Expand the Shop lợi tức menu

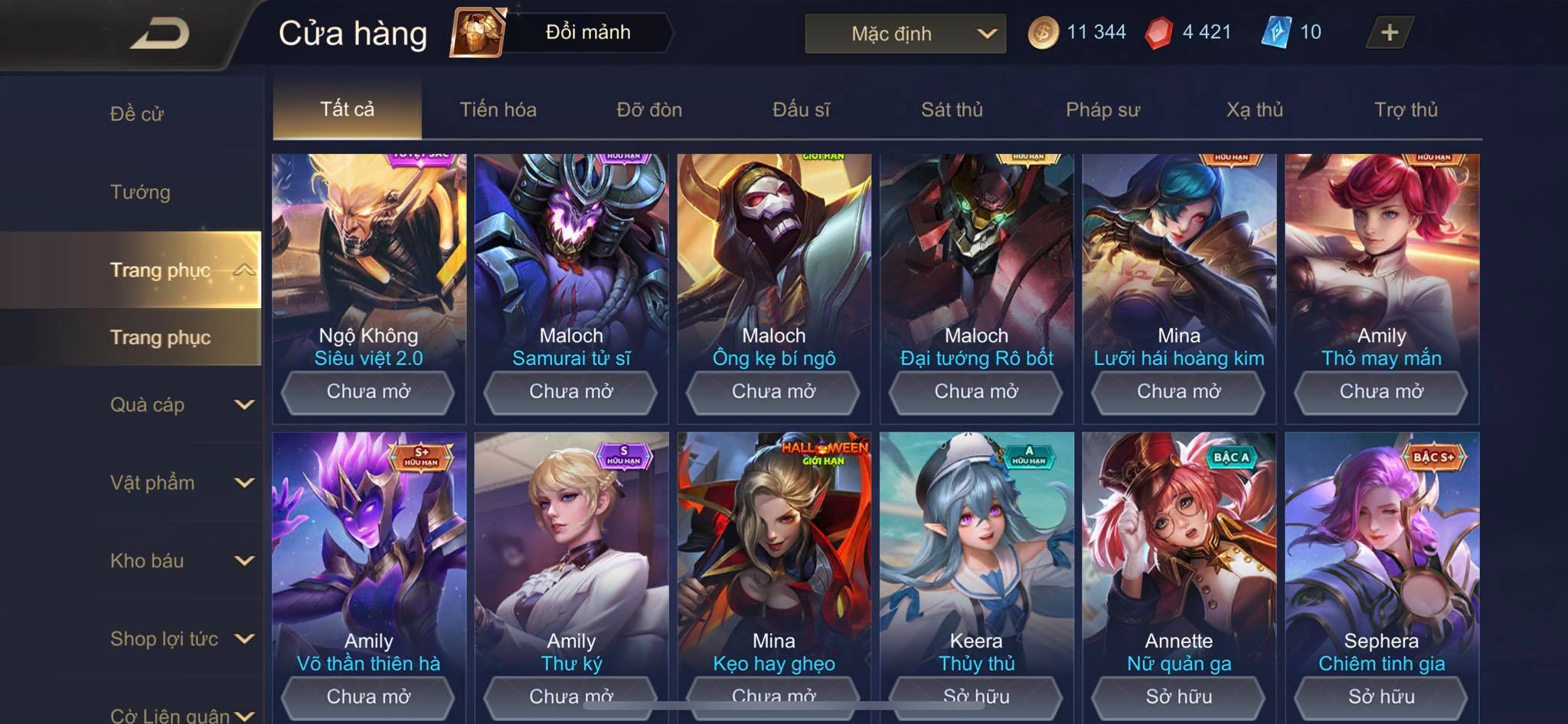click(181, 639)
